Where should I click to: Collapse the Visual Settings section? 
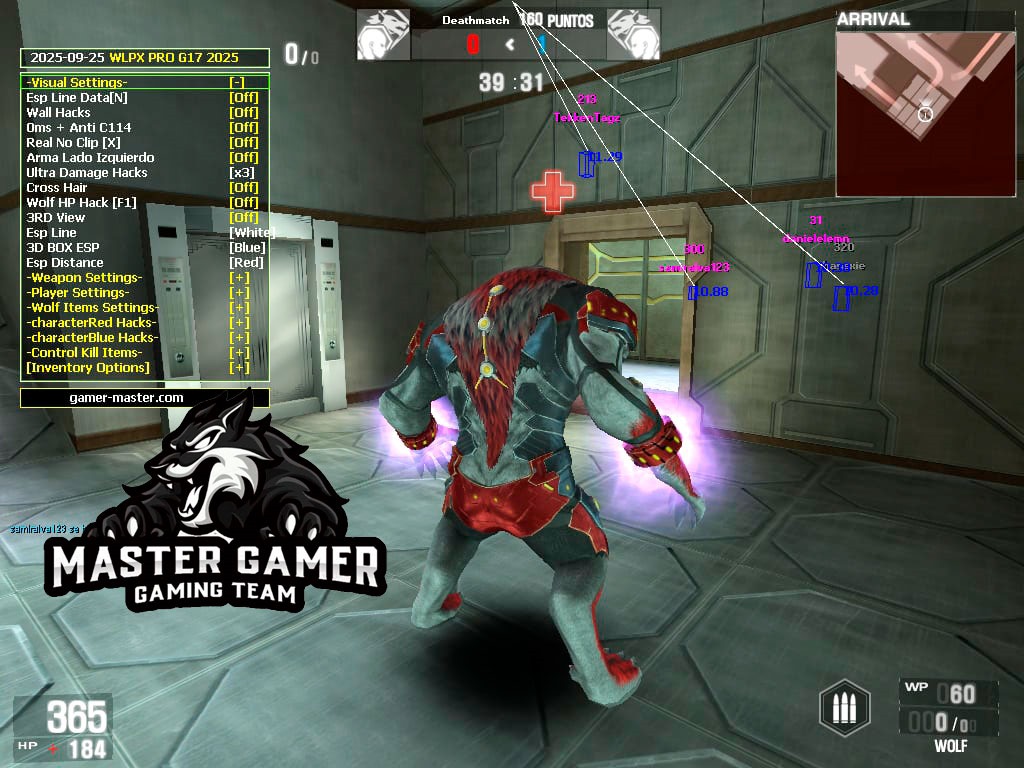click(237, 83)
